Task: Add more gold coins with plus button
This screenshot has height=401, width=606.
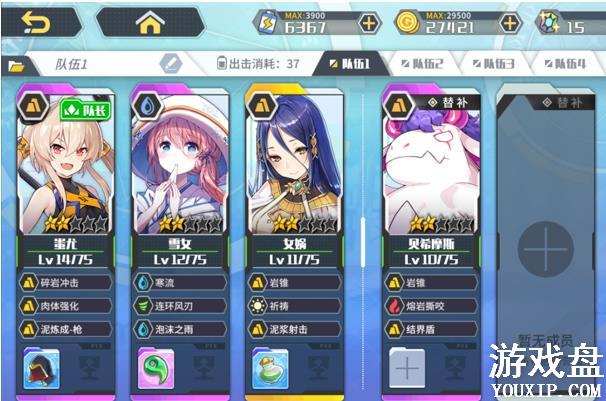Action: (510, 23)
